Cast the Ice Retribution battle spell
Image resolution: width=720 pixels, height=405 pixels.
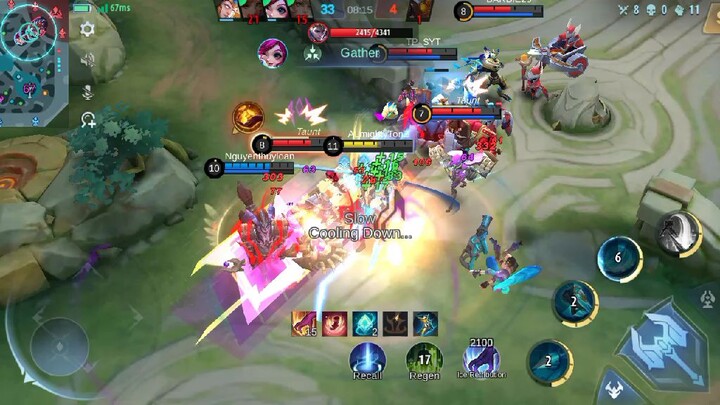[482, 358]
